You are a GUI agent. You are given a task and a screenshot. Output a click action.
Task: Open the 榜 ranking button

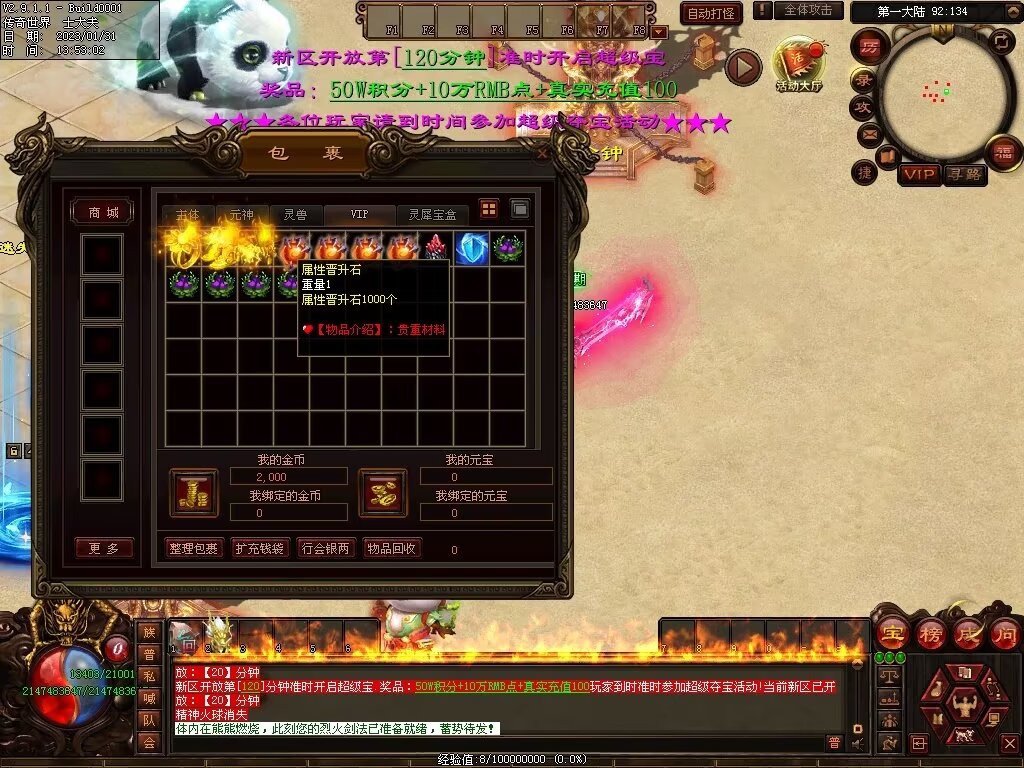pos(931,633)
